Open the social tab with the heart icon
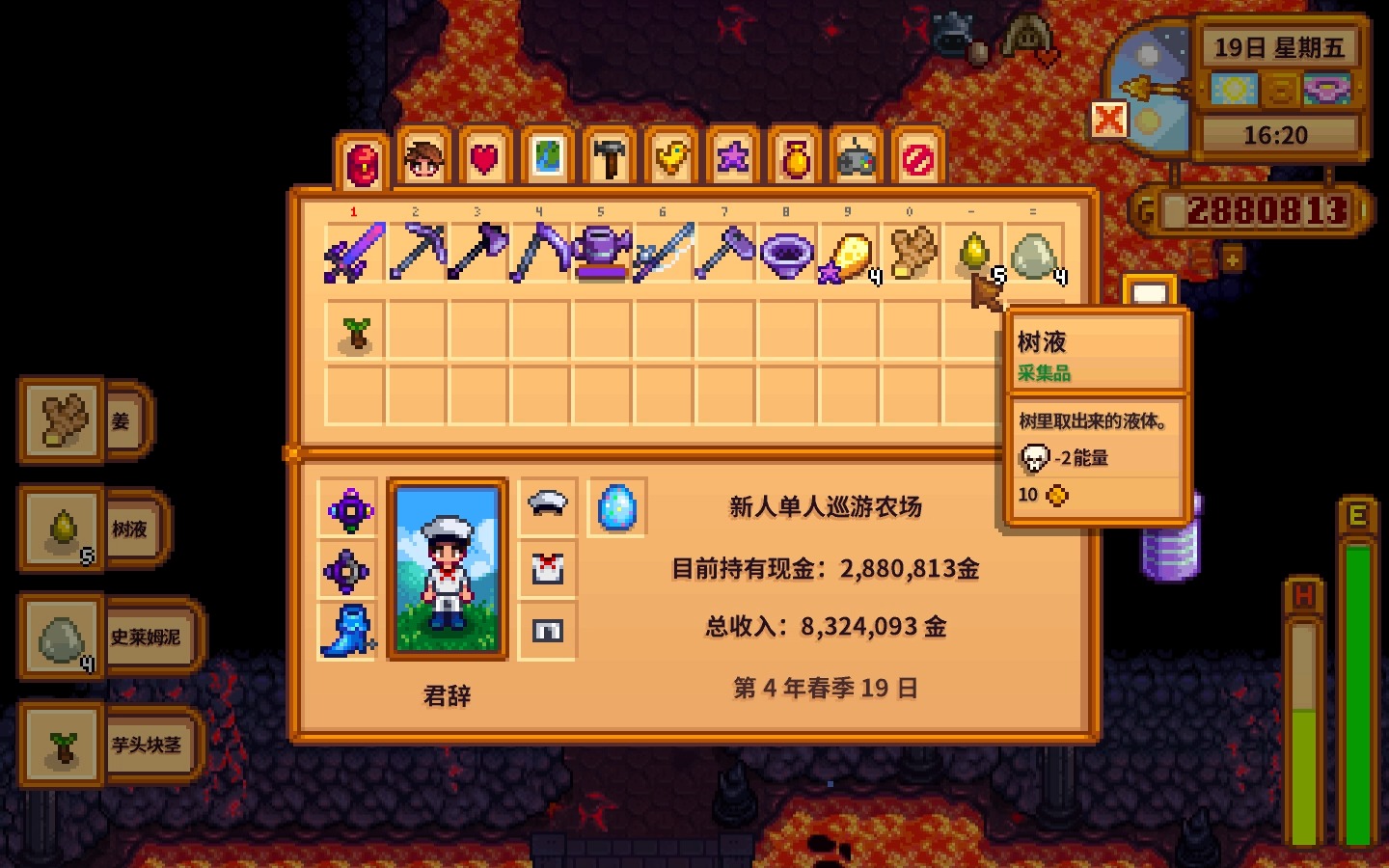 pos(483,159)
